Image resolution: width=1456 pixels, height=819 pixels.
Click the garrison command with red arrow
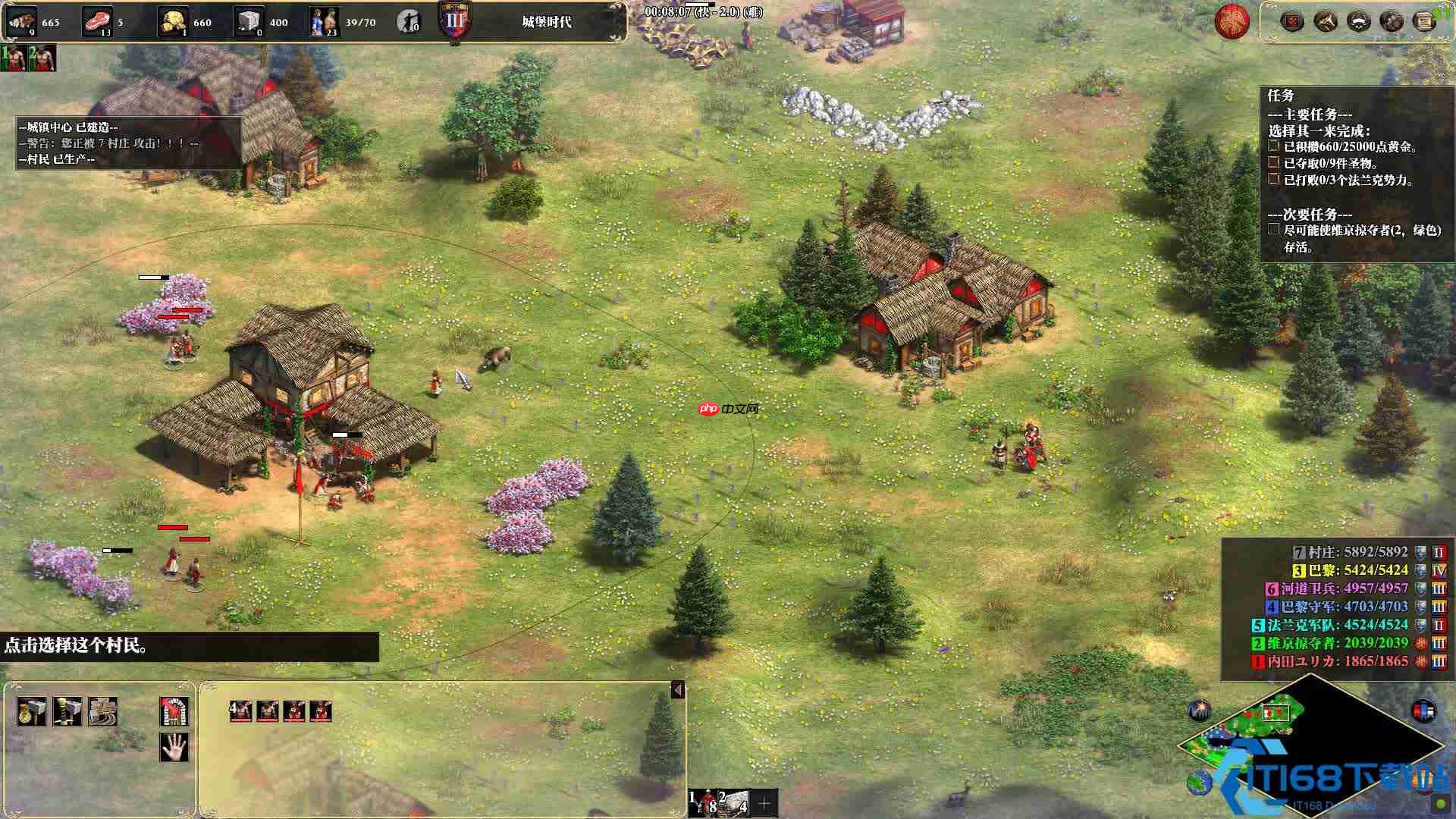pyautogui.click(x=174, y=711)
